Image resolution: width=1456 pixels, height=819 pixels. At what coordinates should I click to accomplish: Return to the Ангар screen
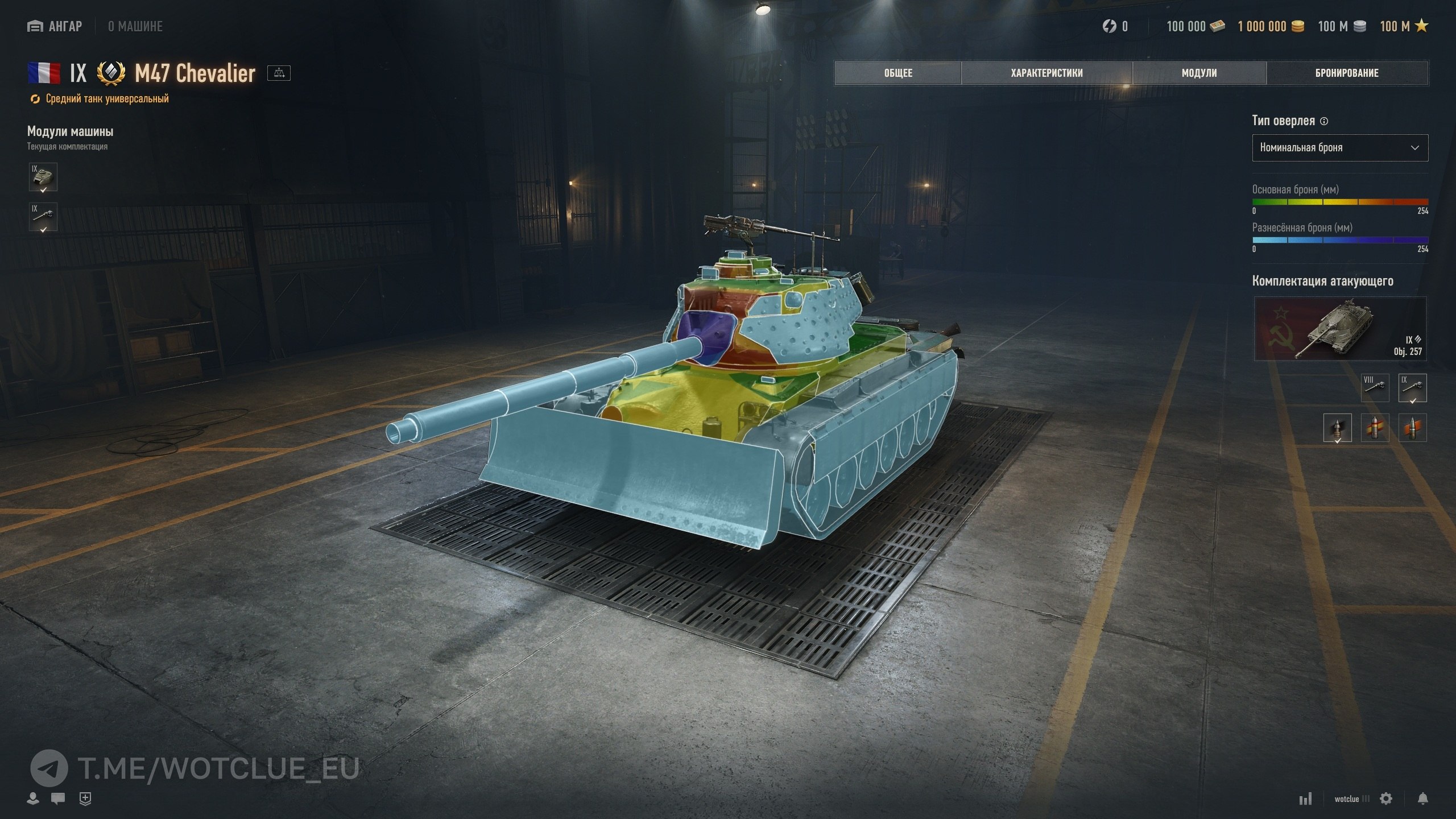55,26
